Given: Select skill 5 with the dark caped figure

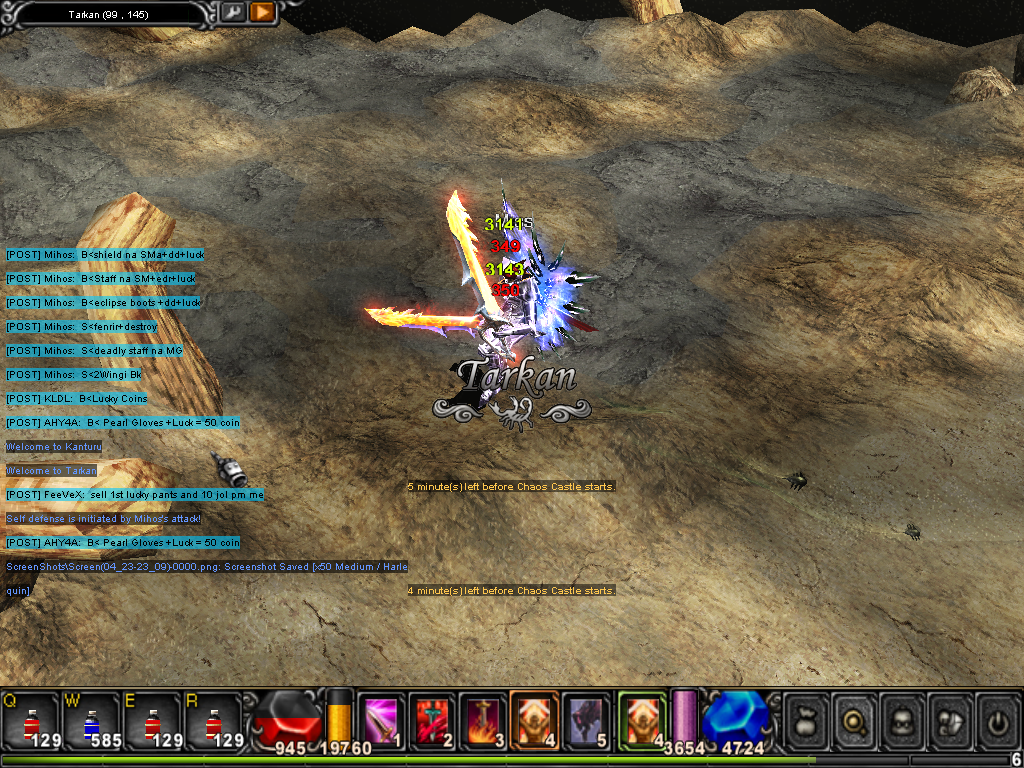Looking at the screenshot, I should (x=586, y=721).
